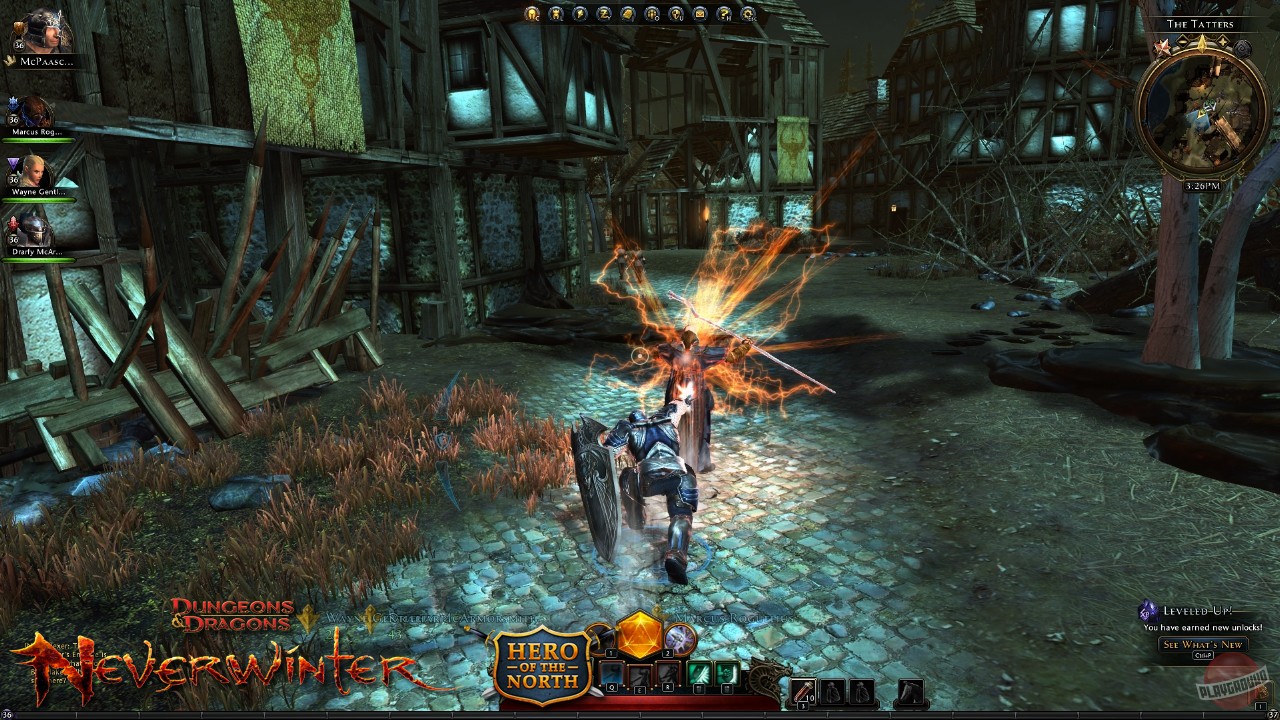Open the queue icon next to help
The image size is (1280, 720).
pos(652,13)
